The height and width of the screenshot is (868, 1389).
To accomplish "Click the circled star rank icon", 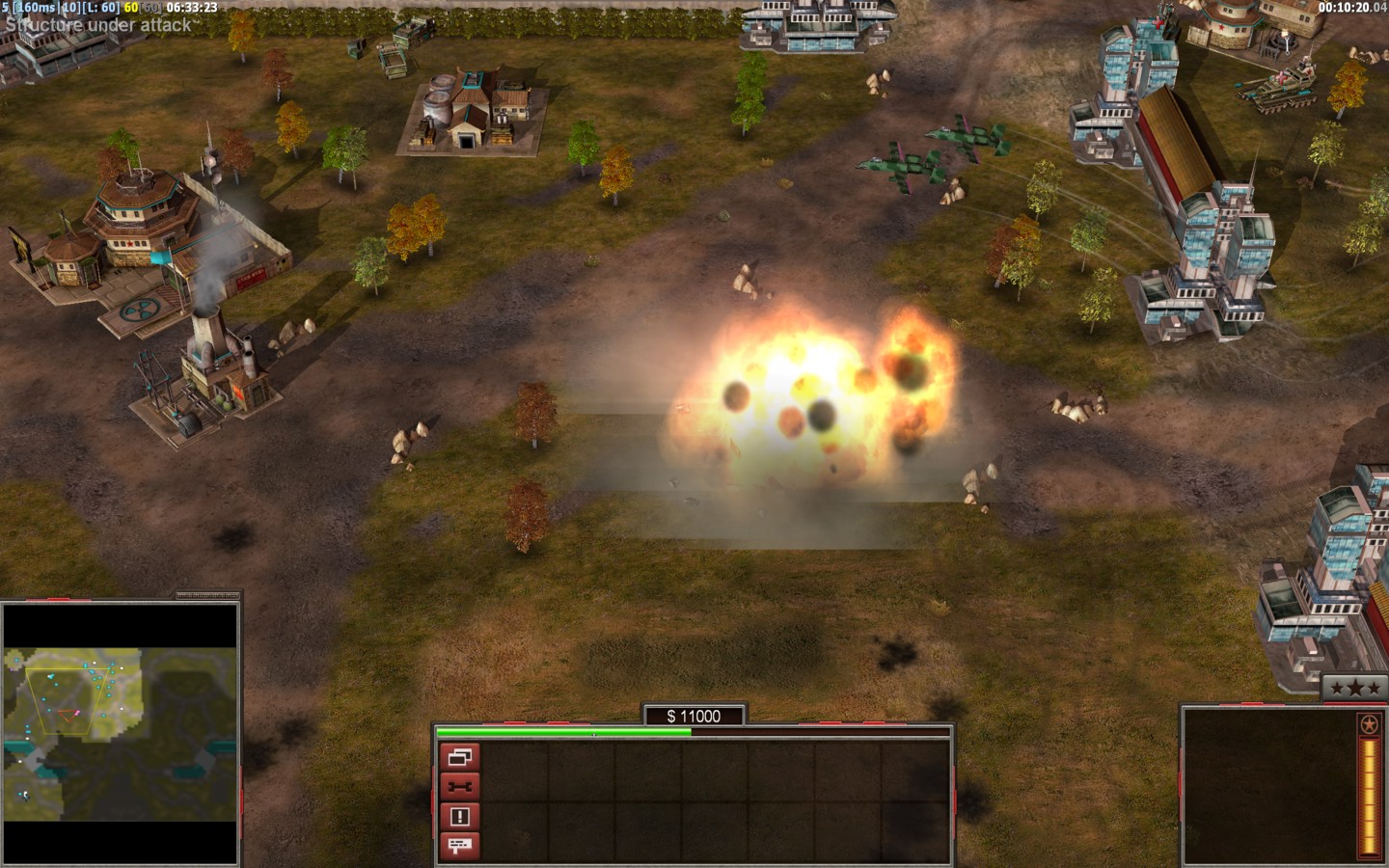I will [1368, 725].
